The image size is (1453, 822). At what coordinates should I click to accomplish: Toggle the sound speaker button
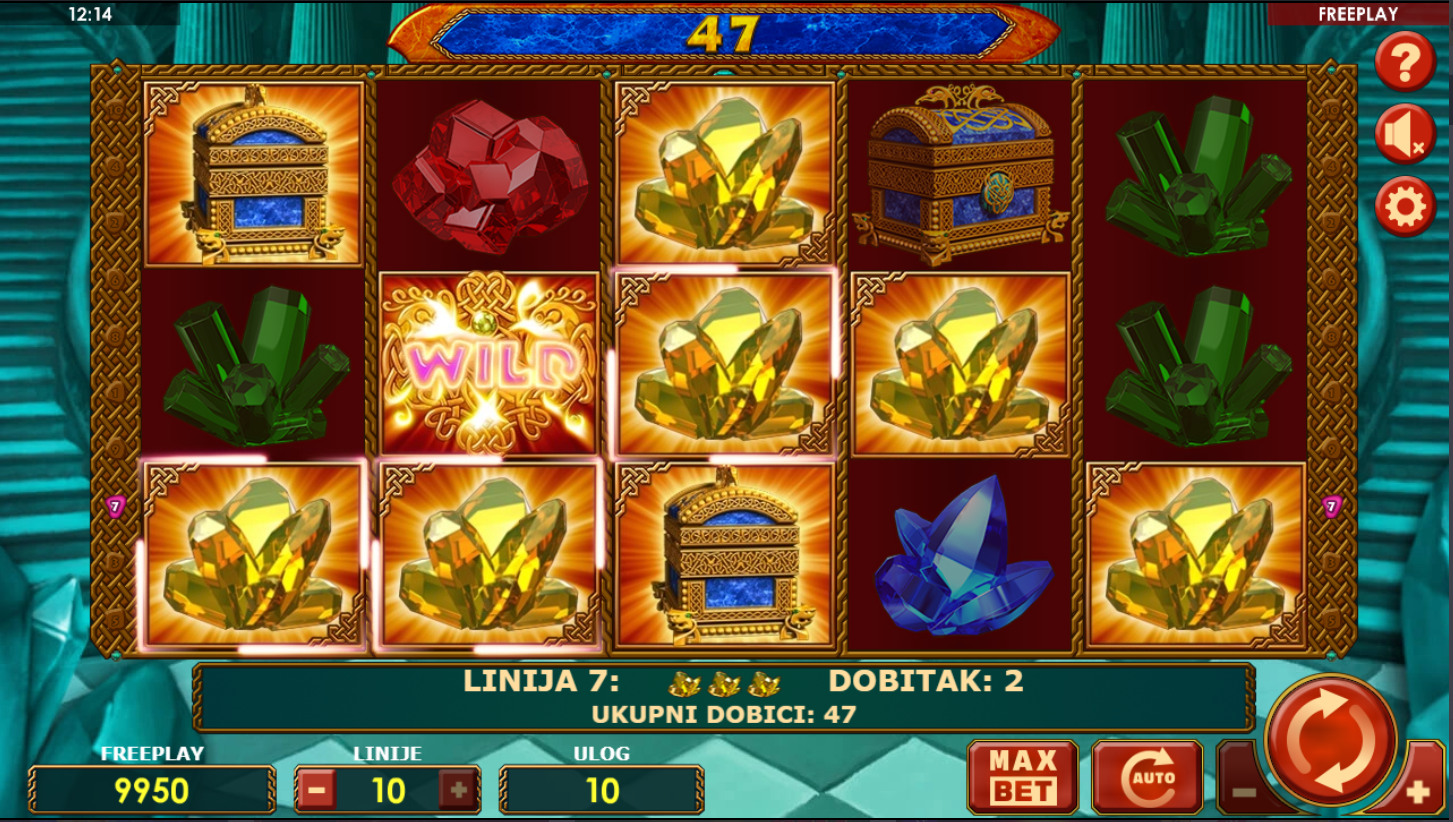point(1405,135)
